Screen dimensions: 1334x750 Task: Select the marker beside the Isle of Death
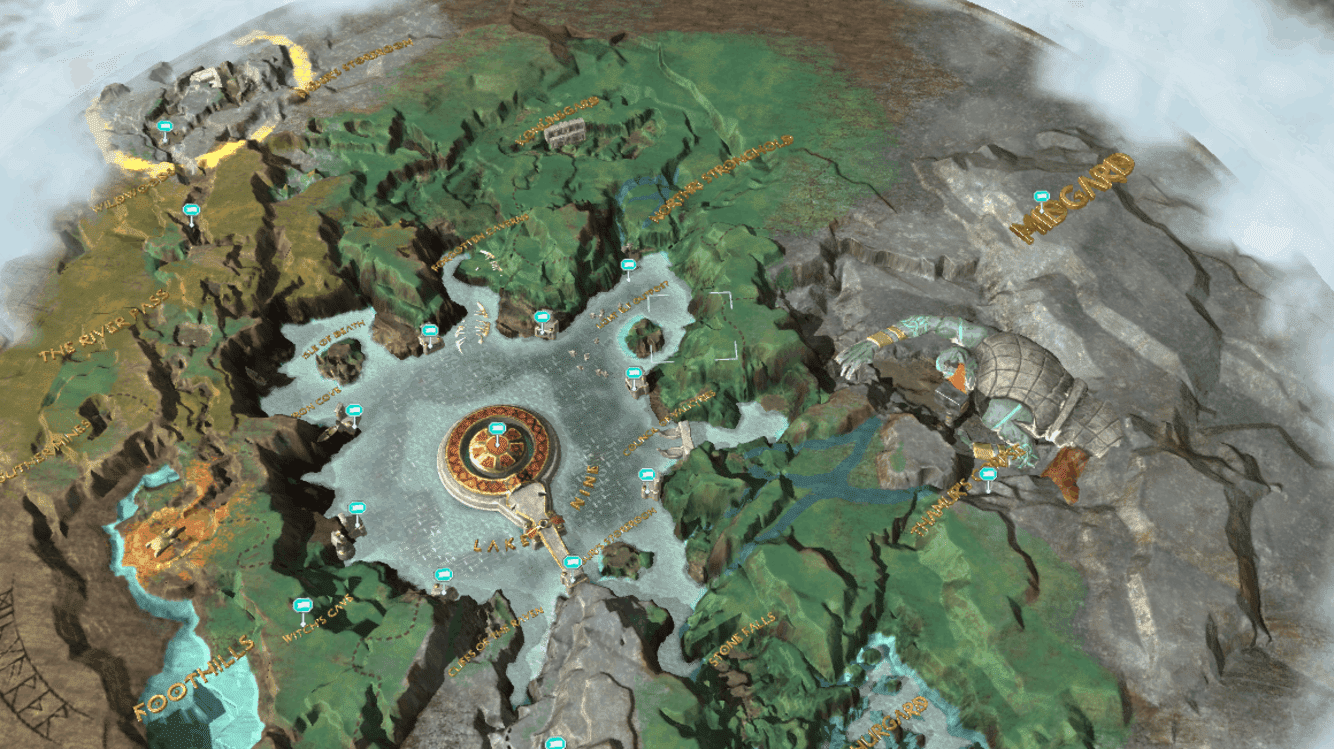429,331
